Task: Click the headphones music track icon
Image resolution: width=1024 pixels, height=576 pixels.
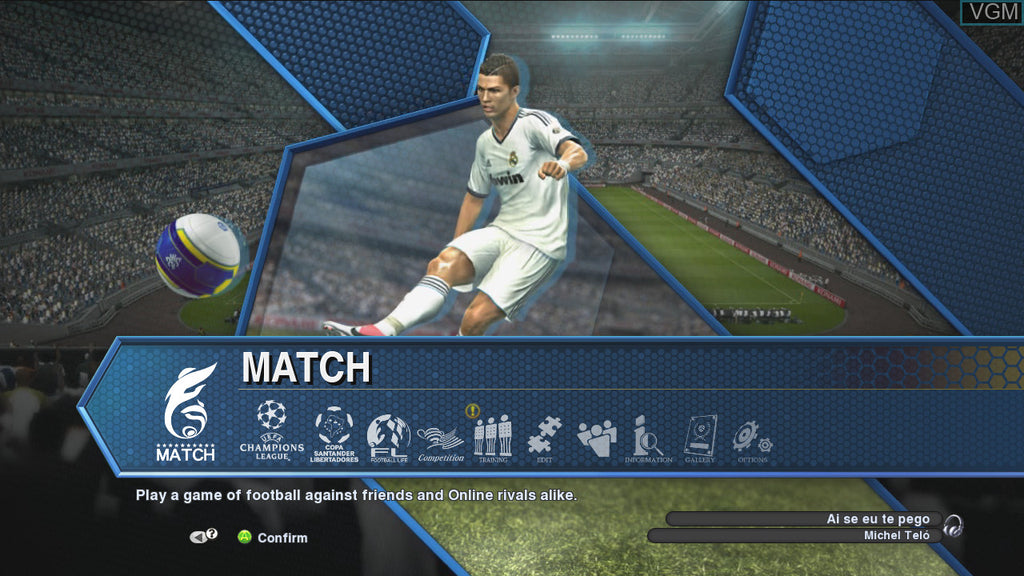Action: click(953, 526)
